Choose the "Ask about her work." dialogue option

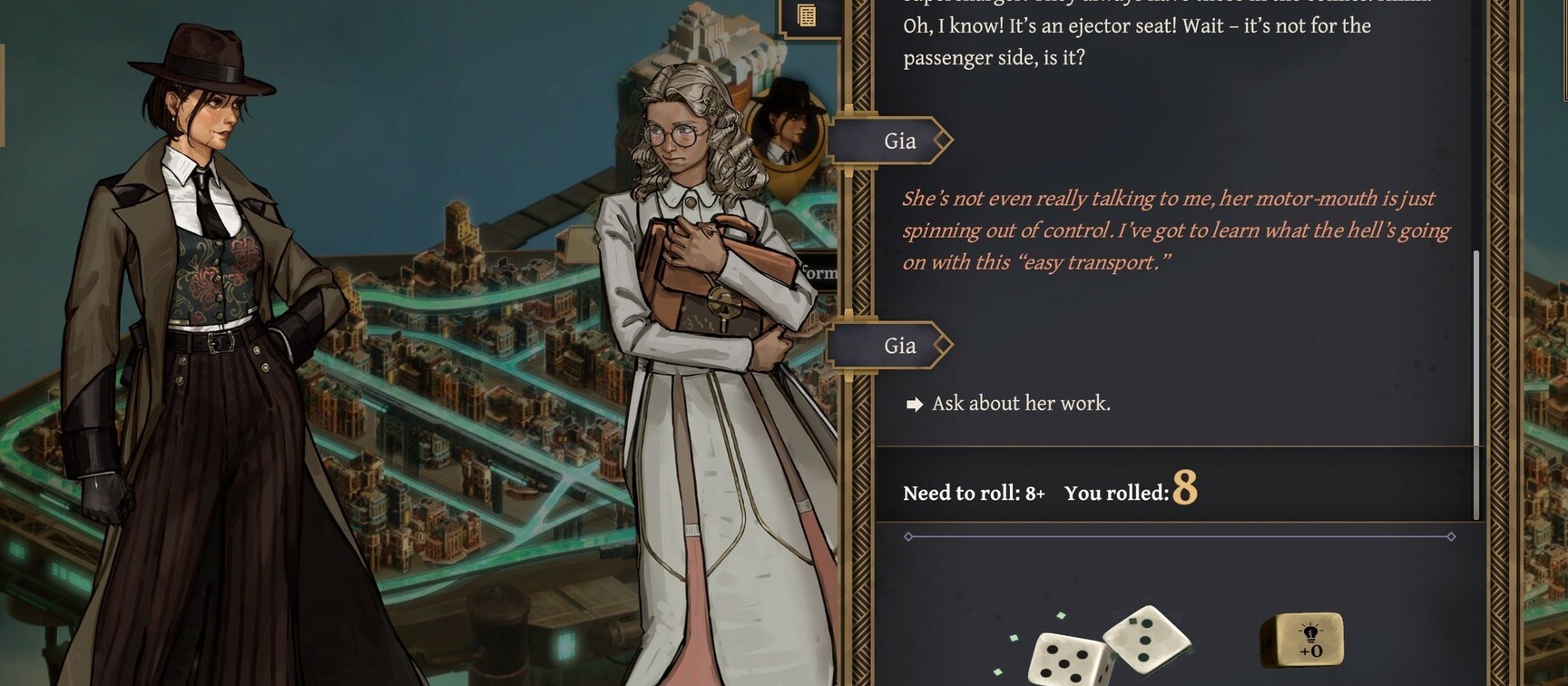[1020, 404]
